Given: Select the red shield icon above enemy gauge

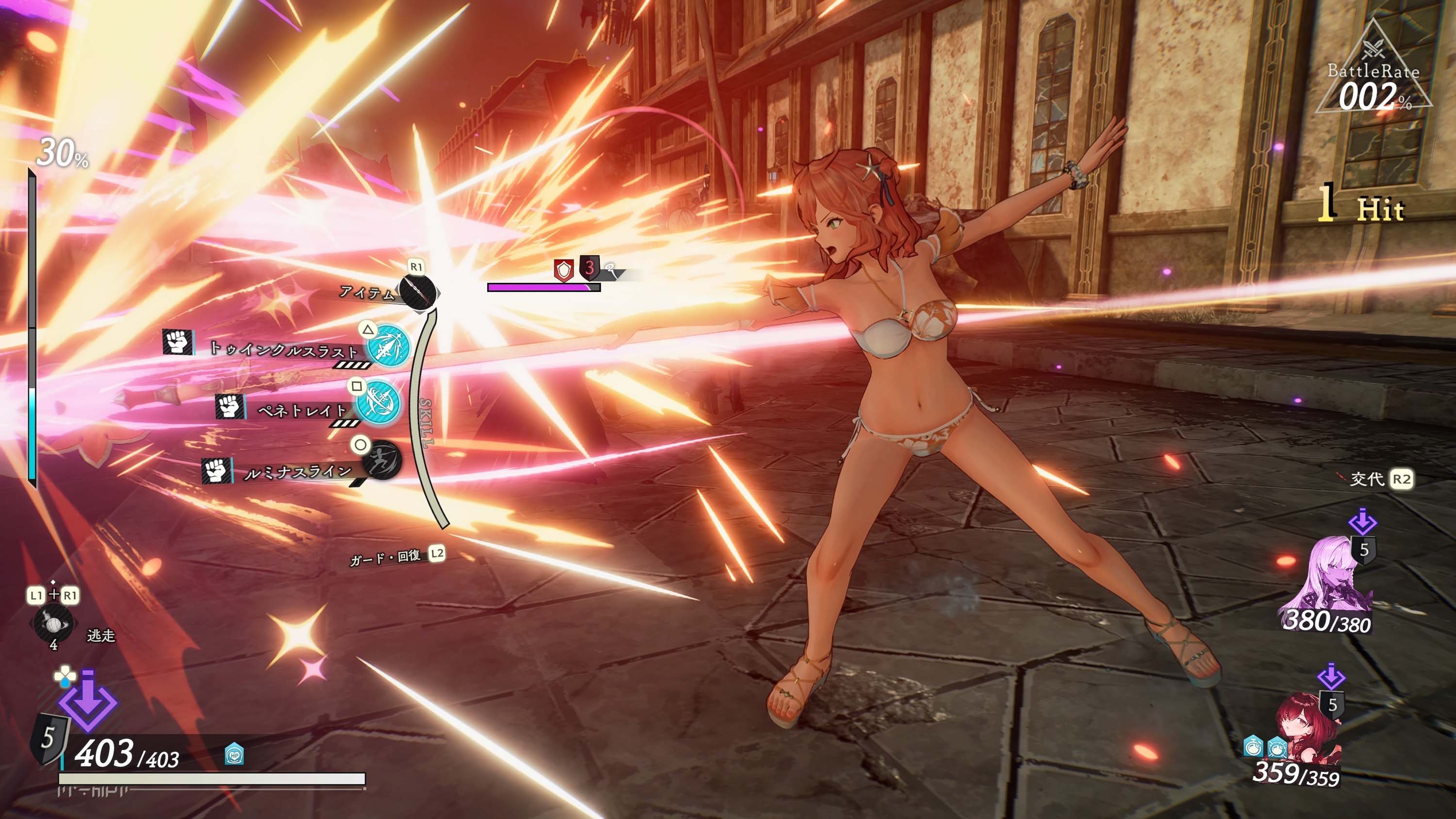Looking at the screenshot, I should click(563, 270).
